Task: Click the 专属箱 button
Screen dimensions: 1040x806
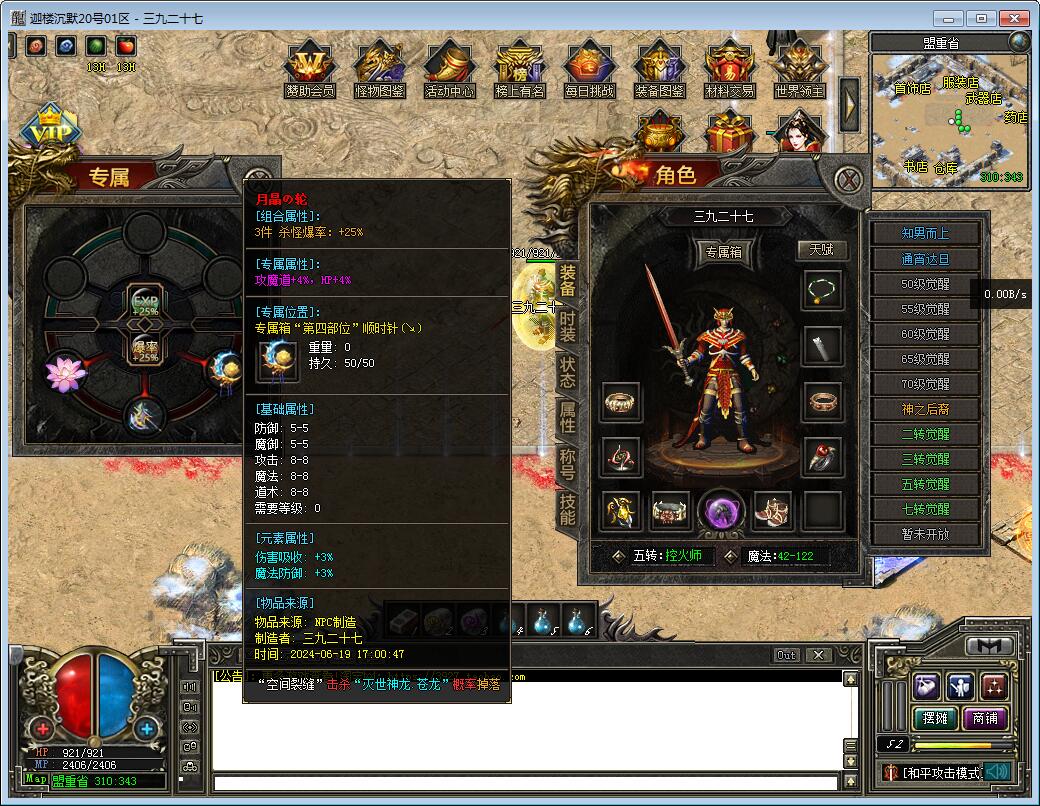Action: click(724, 253)
